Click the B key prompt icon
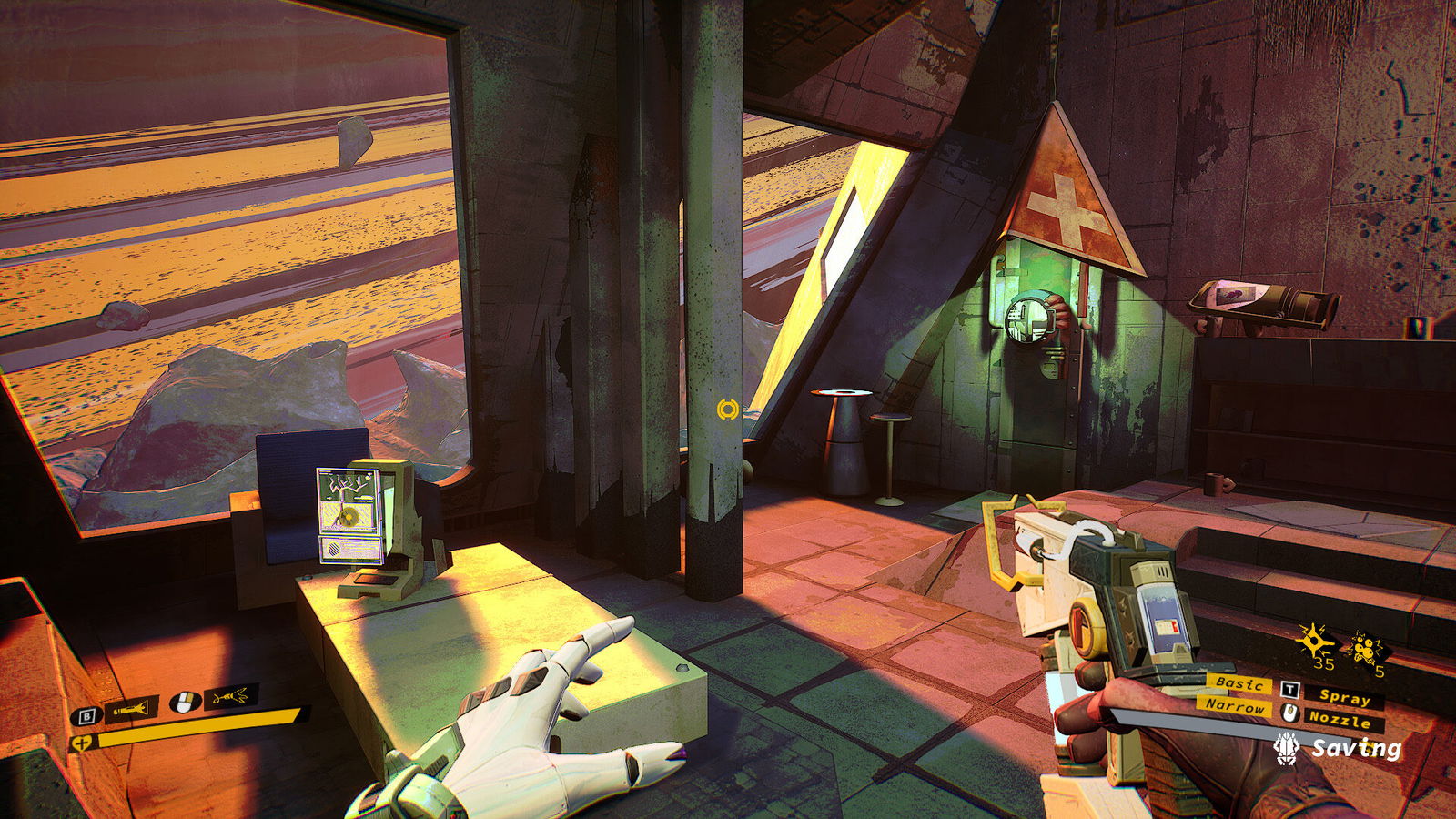Viewport: 1456px width, 819px height. click(86, 716)
